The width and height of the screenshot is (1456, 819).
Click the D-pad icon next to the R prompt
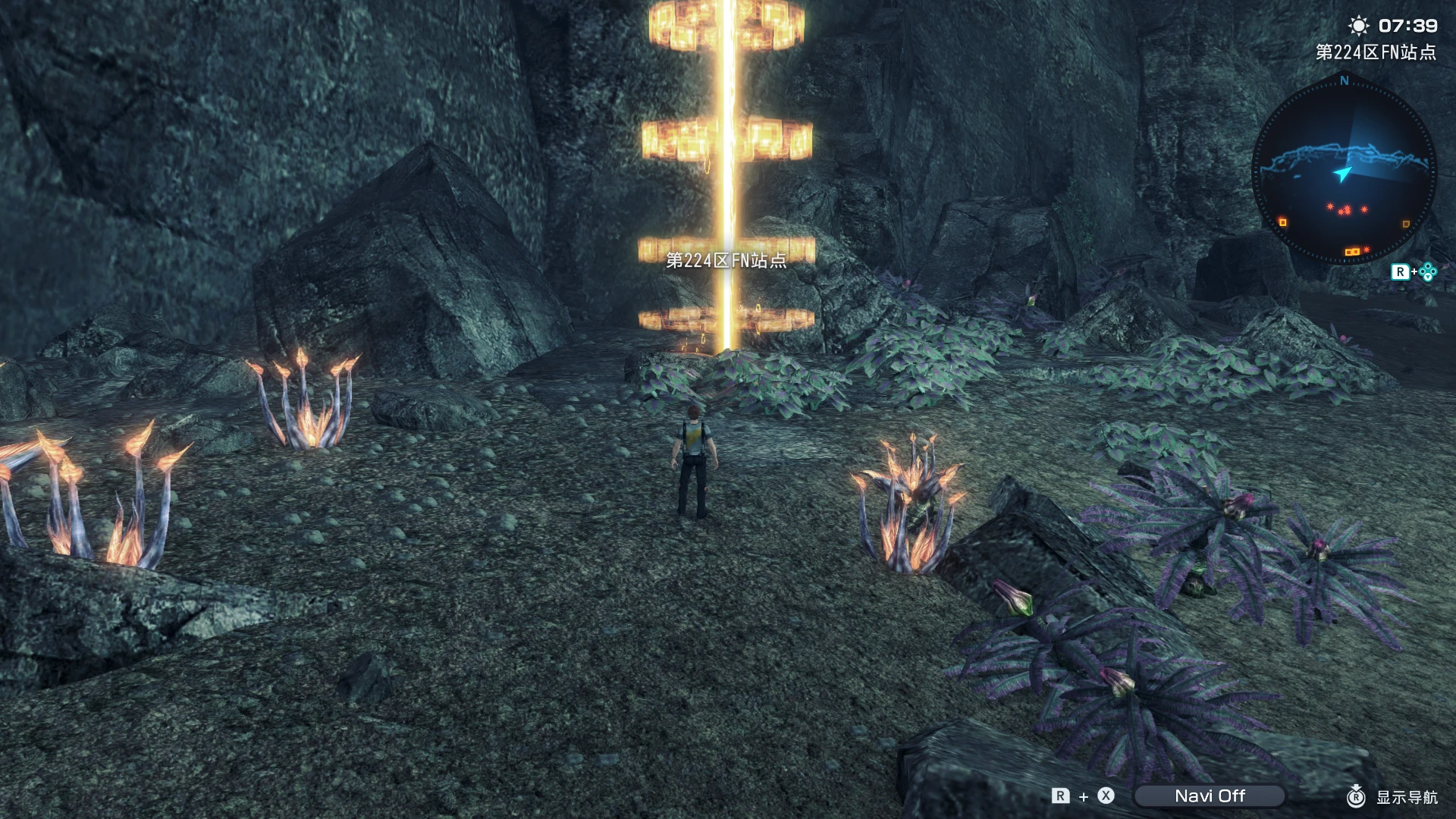[1427, 271]
